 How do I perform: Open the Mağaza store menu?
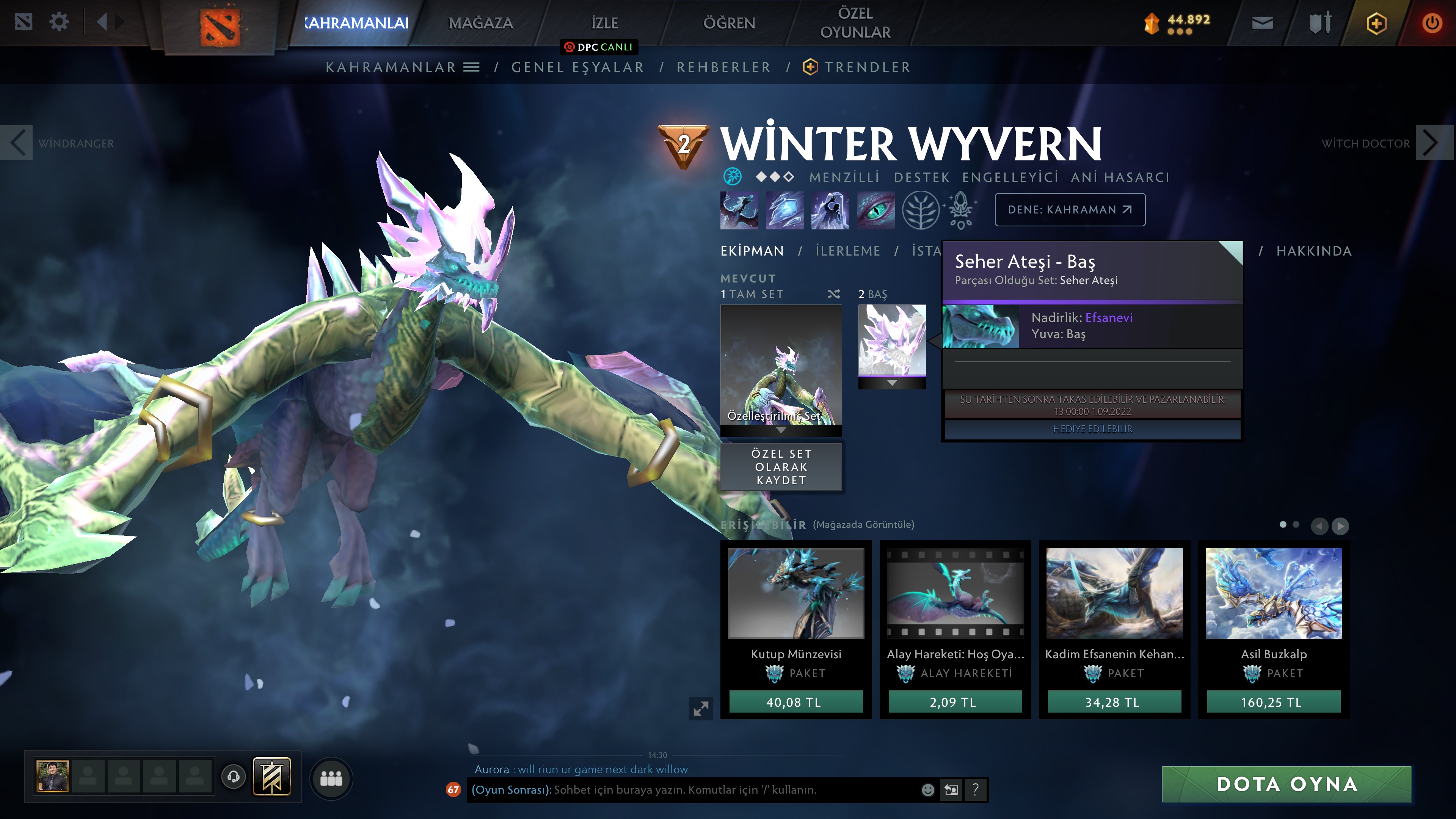480,23
